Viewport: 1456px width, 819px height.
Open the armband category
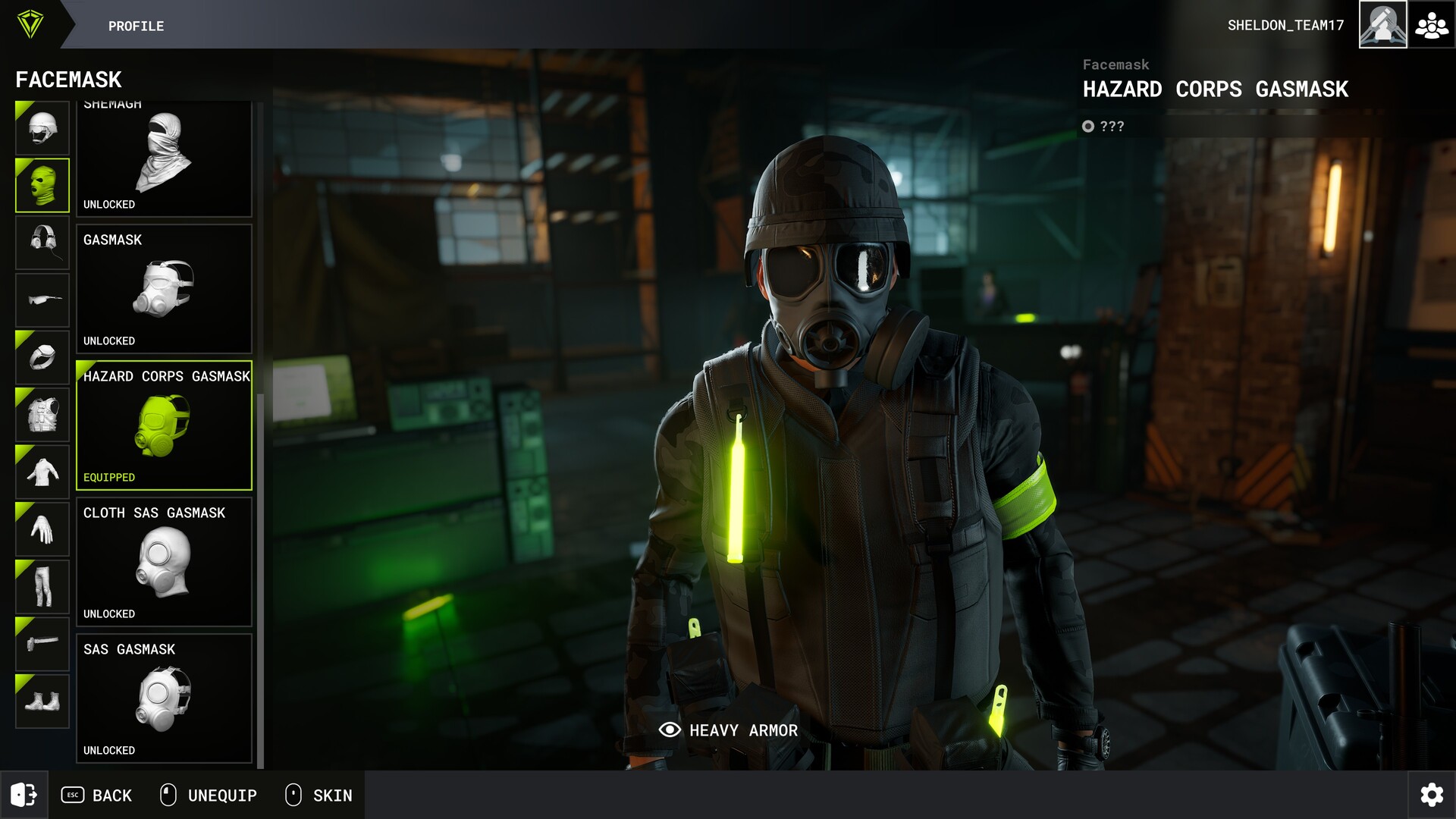pyautogui.click(x=42, y=357)
